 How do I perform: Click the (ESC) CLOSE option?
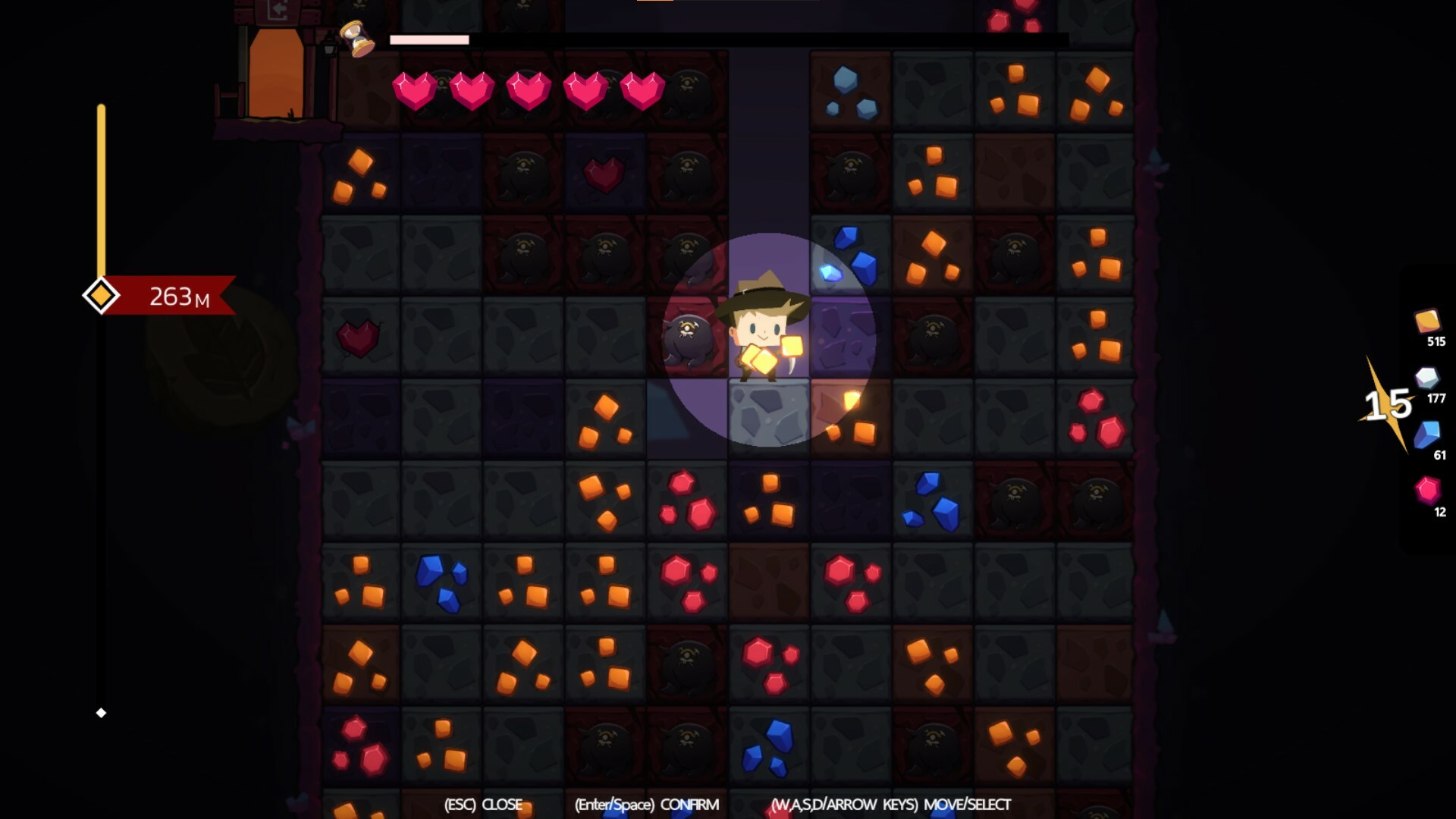(483, 805)
